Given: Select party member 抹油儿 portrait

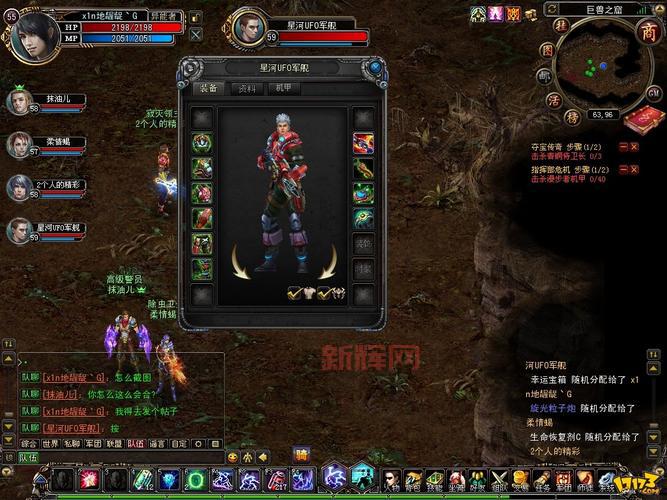Looking at the screenshot, I should [x=19, y=101].
